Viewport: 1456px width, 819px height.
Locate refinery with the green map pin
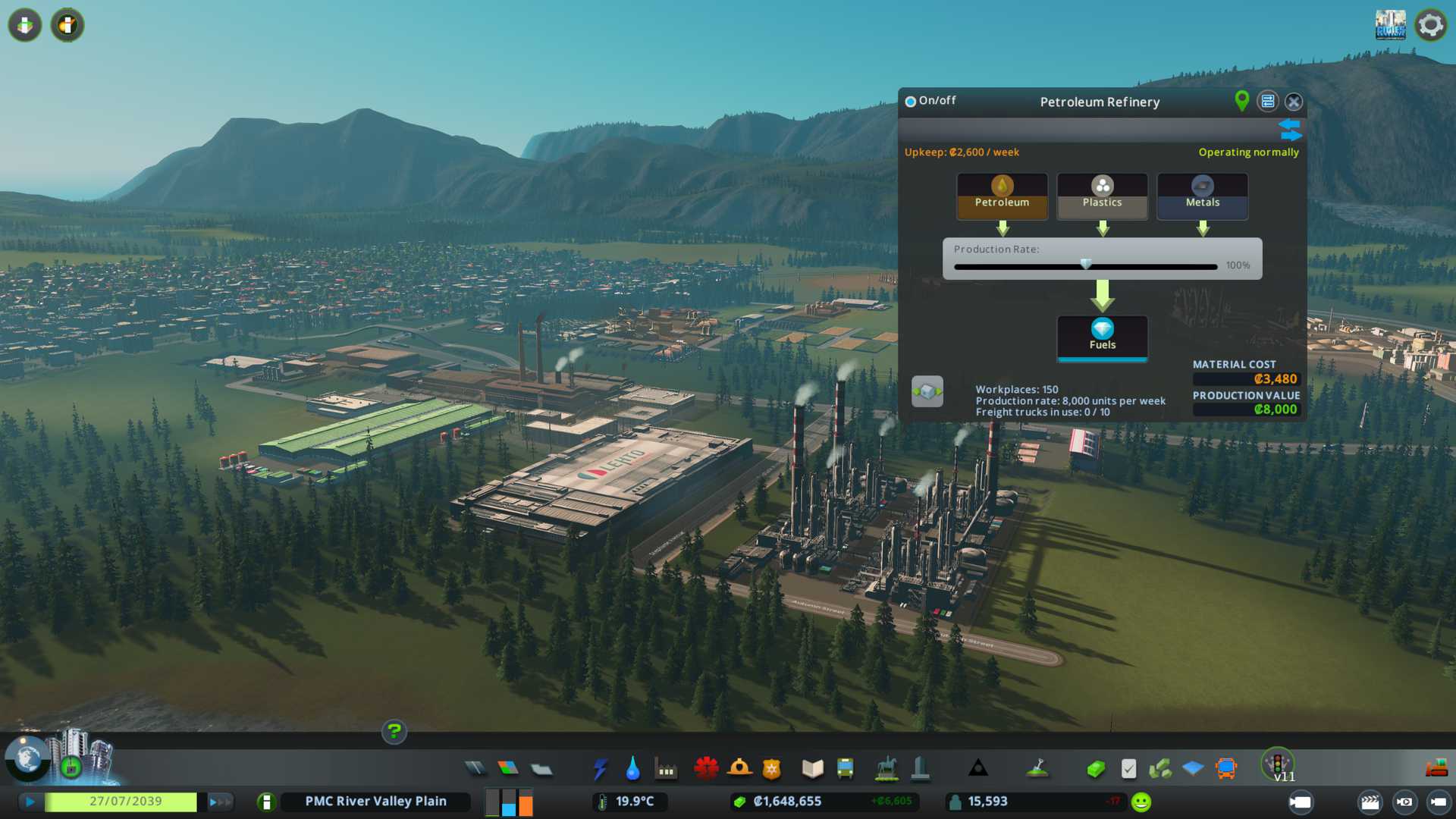tap(1241, 101)
